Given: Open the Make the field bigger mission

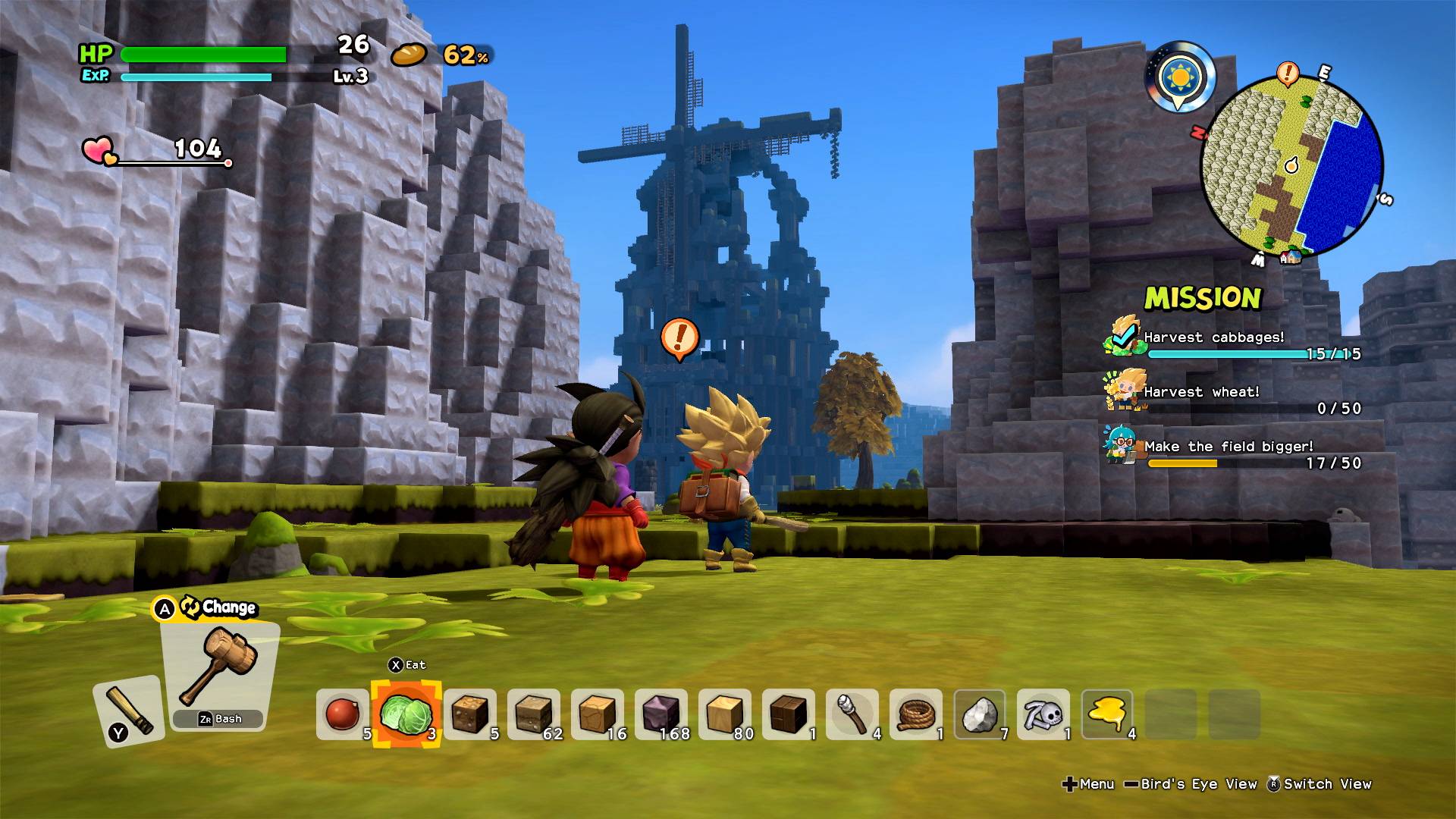Looking at the screenshot, I should (1228, 447).
